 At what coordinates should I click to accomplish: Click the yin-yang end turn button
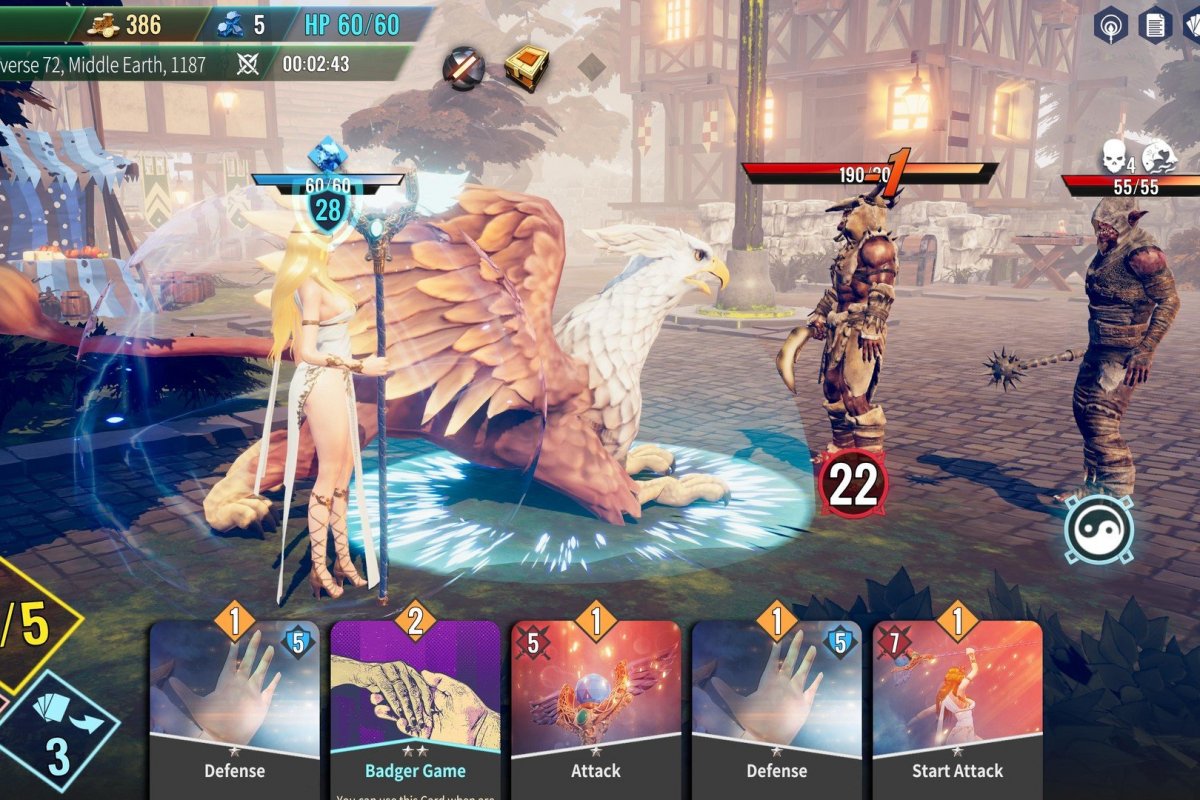[1098, 530]
